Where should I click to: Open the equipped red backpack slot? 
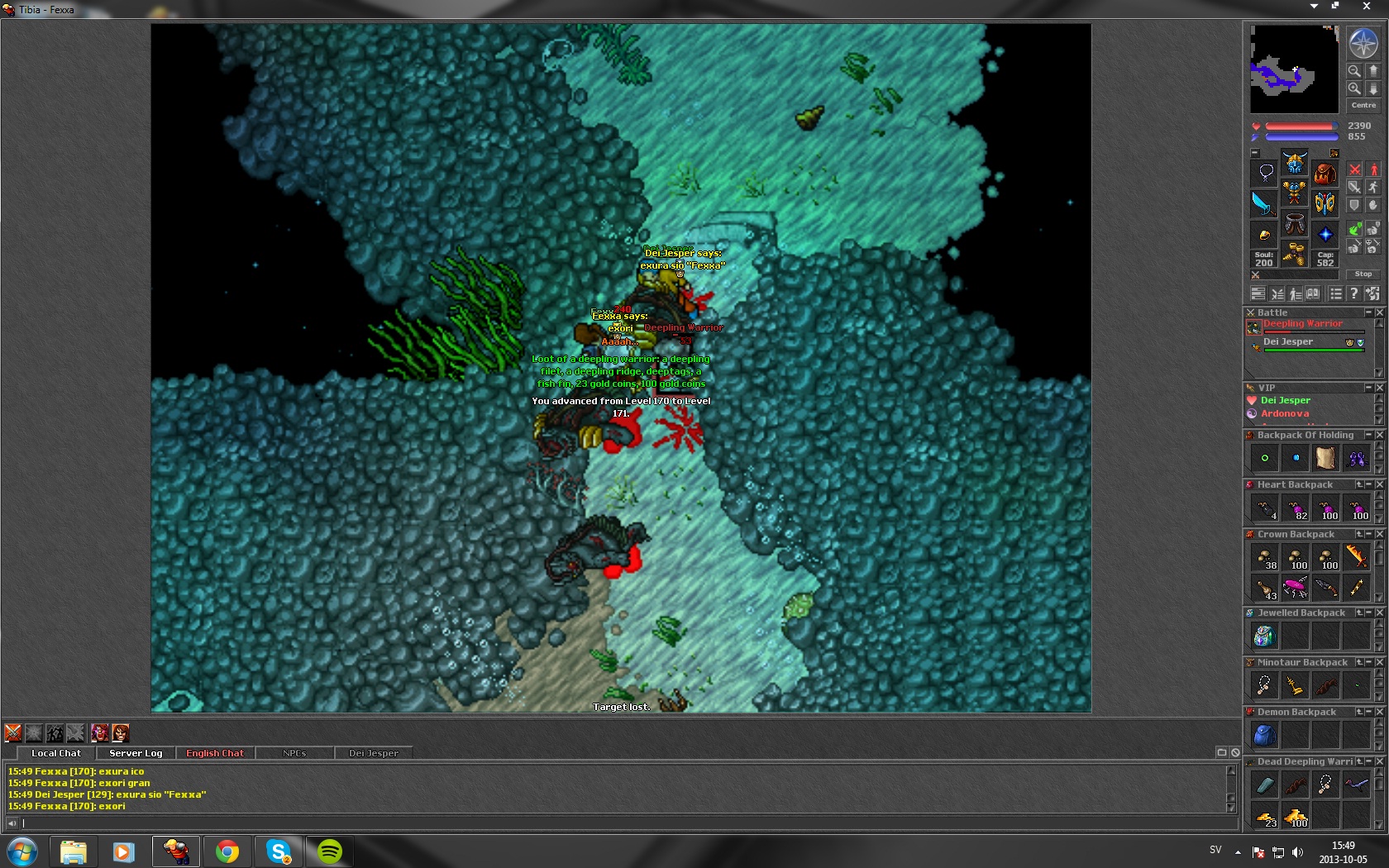pyautogui.click(x=1325, y=174)
